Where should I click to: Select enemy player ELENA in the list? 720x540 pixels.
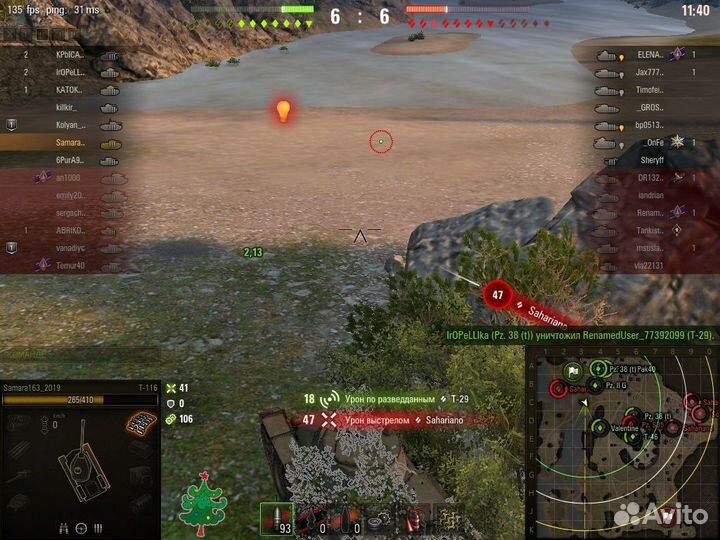pos(650,55)
